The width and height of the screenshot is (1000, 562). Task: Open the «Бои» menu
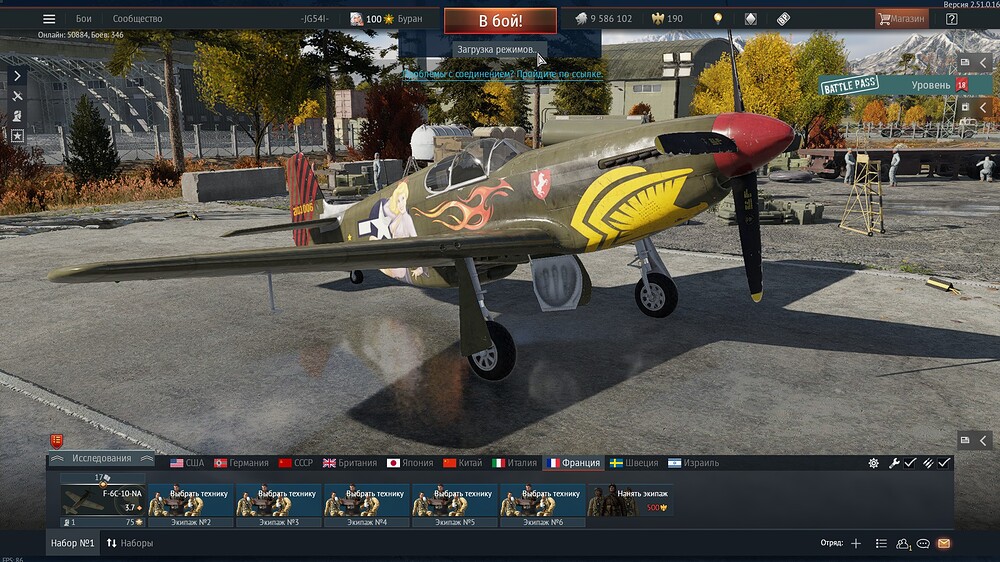coord(84,19)
